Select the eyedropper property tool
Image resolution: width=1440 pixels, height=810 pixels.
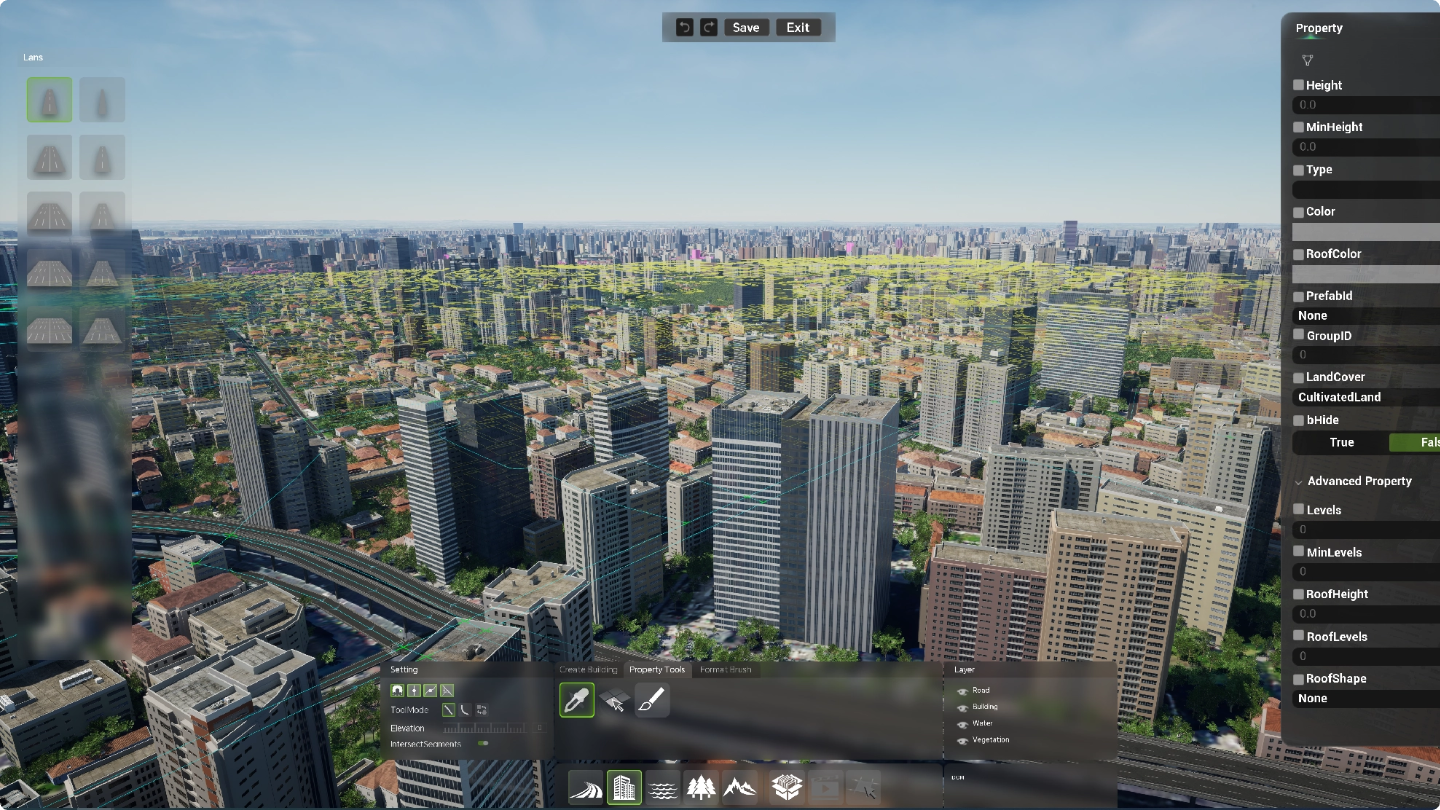(x=577, y=700)
